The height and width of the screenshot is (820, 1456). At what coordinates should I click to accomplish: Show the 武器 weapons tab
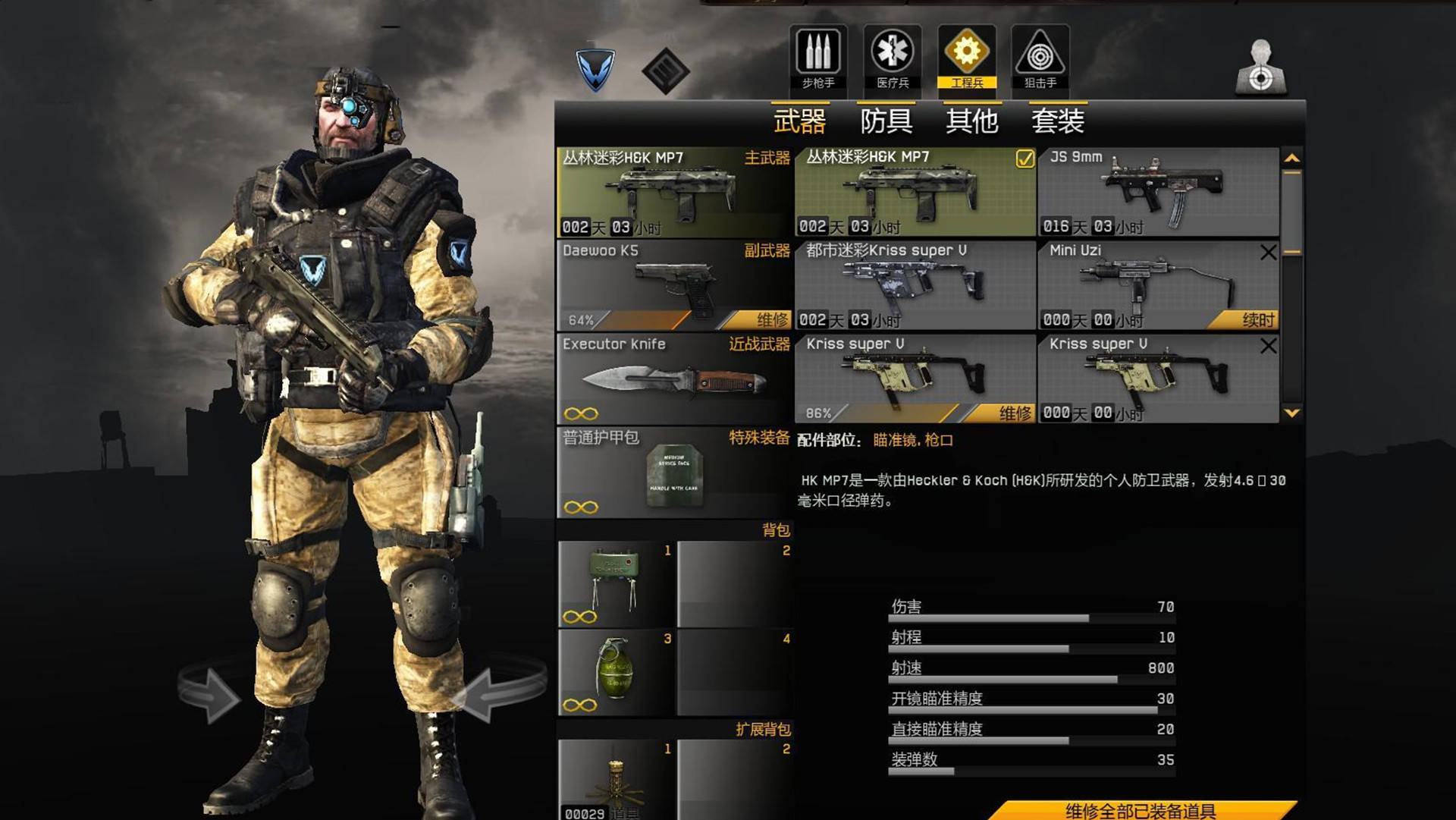click(x=799, y=121)
